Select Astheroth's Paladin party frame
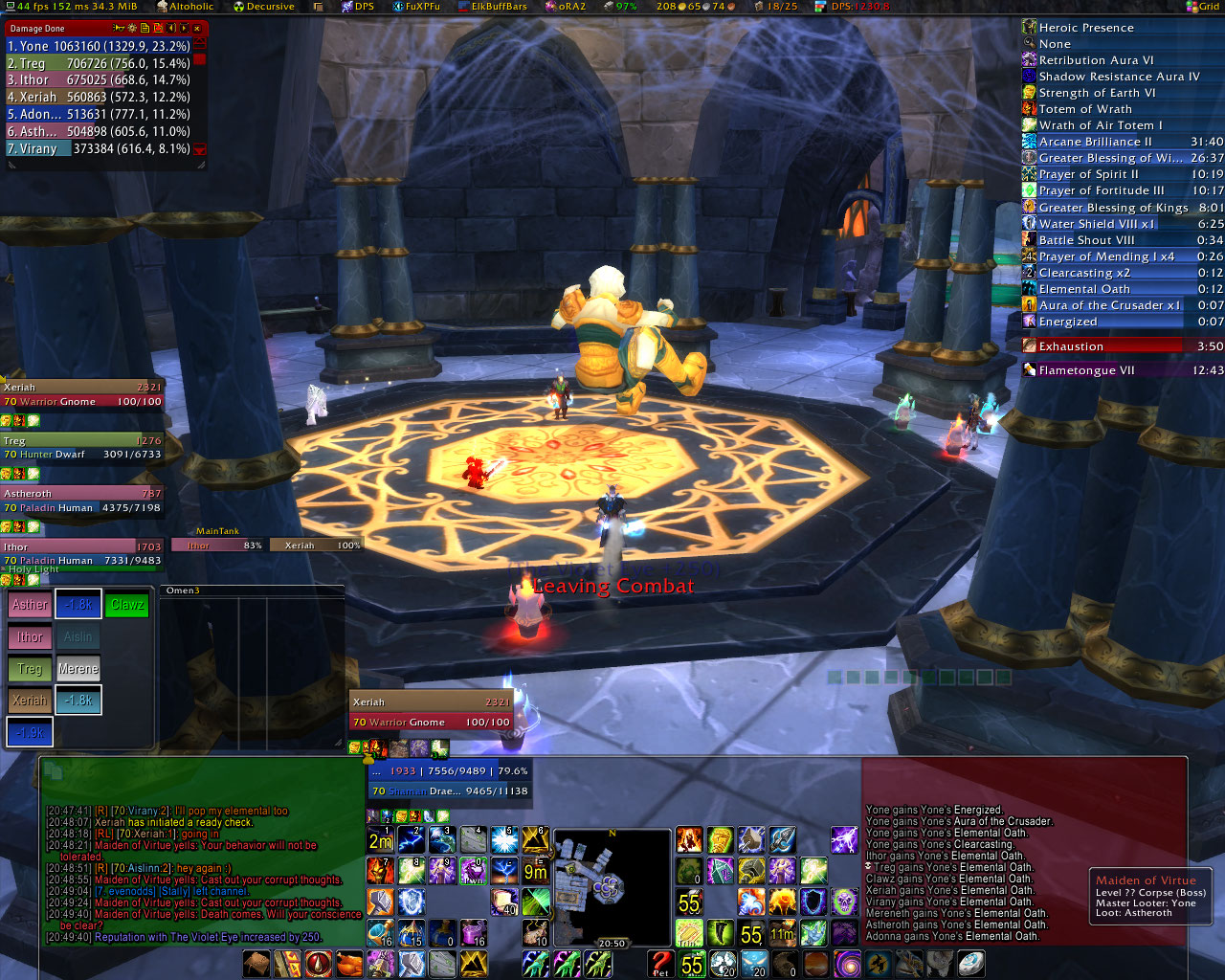Screen dimensions: 1225x980 81,501
